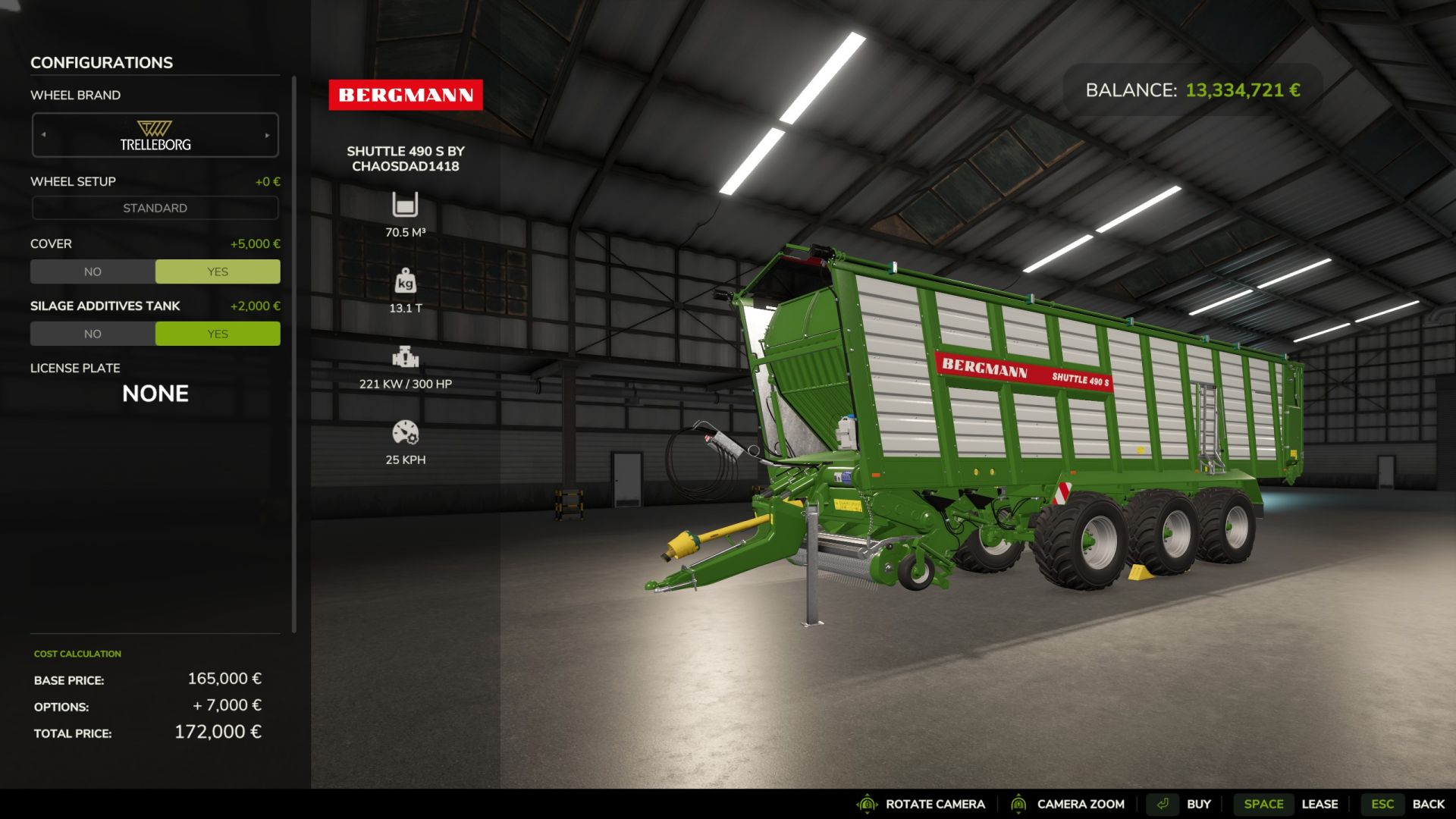1456x819 pixels.
Task: Set Cover option to No
Action: [x=93, y=271]
